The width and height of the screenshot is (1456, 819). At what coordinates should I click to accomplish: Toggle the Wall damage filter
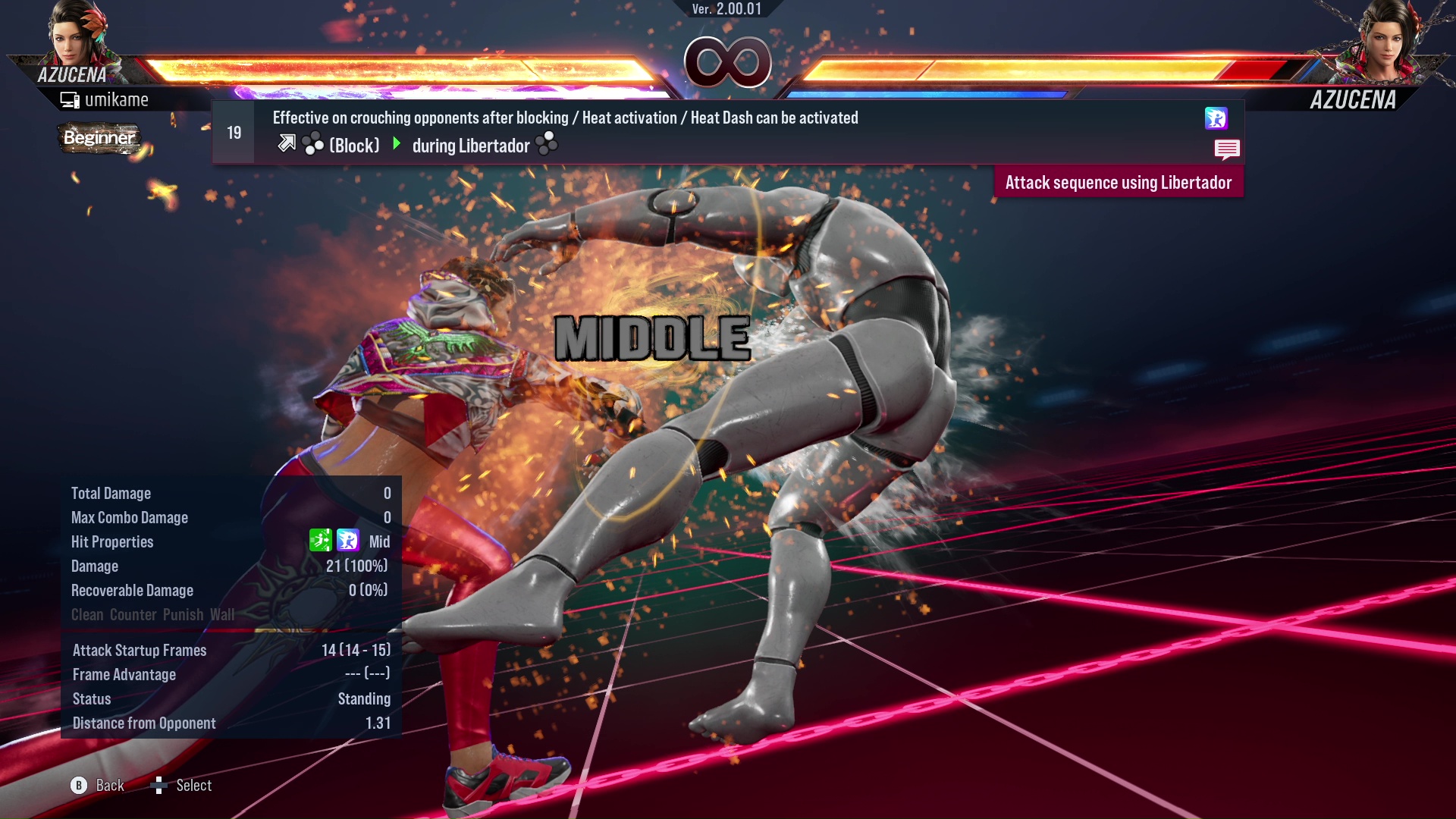(222, 615)
